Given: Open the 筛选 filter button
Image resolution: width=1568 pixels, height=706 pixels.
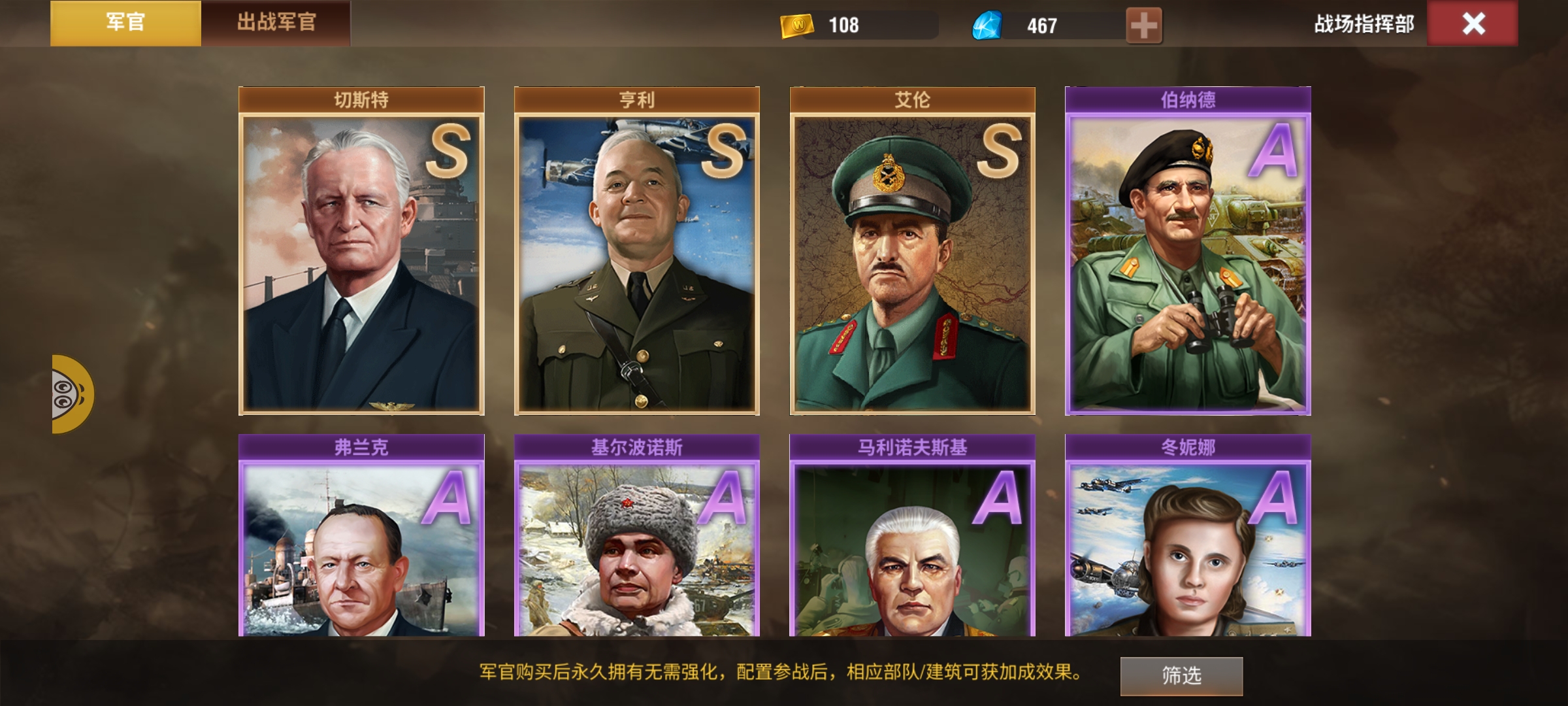Looking at the screenshot, I should (1181, 675).
